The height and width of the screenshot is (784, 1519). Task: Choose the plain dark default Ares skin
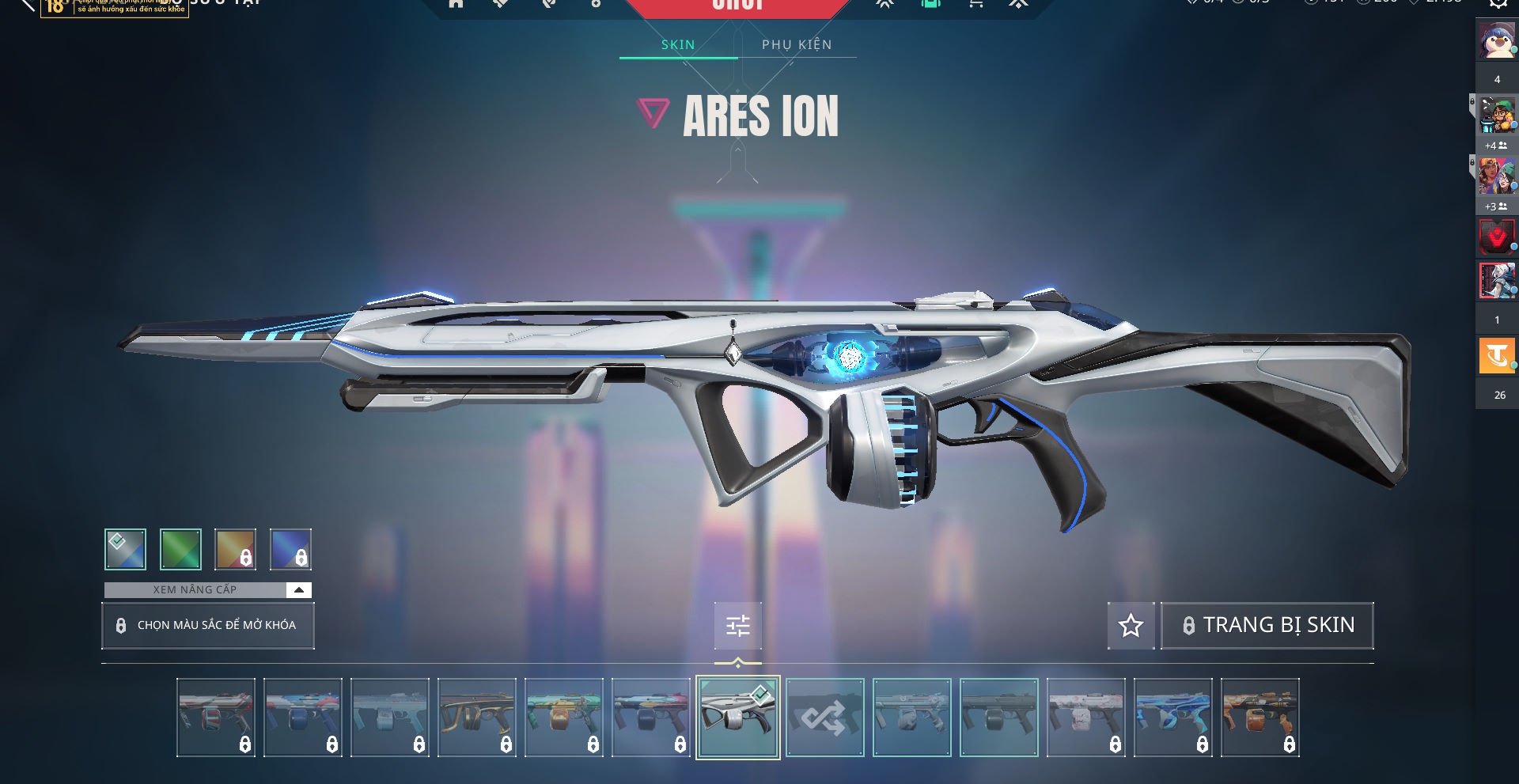tap(998, 718)
